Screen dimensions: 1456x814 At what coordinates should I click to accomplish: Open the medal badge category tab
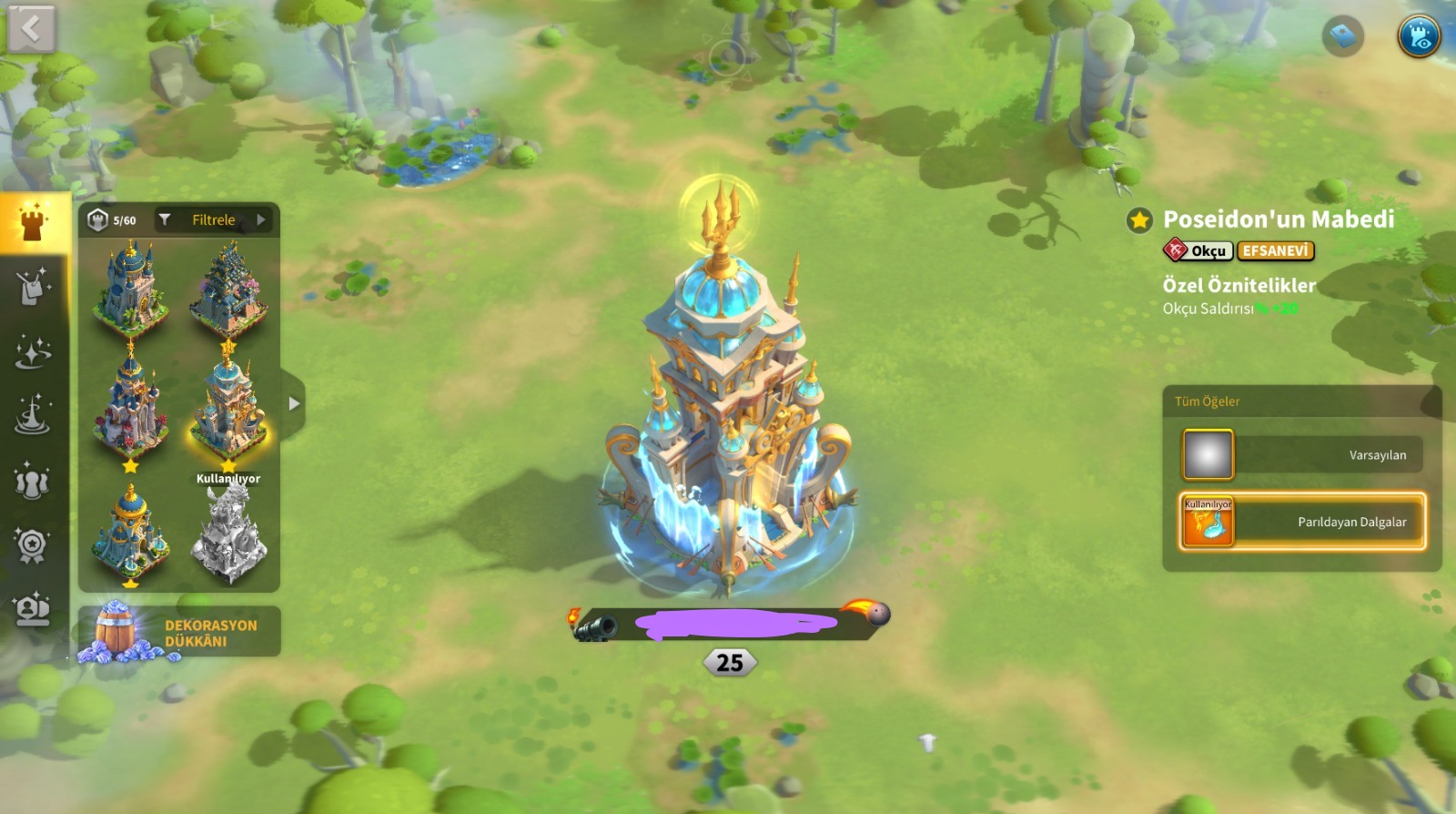tap(33, 545)
